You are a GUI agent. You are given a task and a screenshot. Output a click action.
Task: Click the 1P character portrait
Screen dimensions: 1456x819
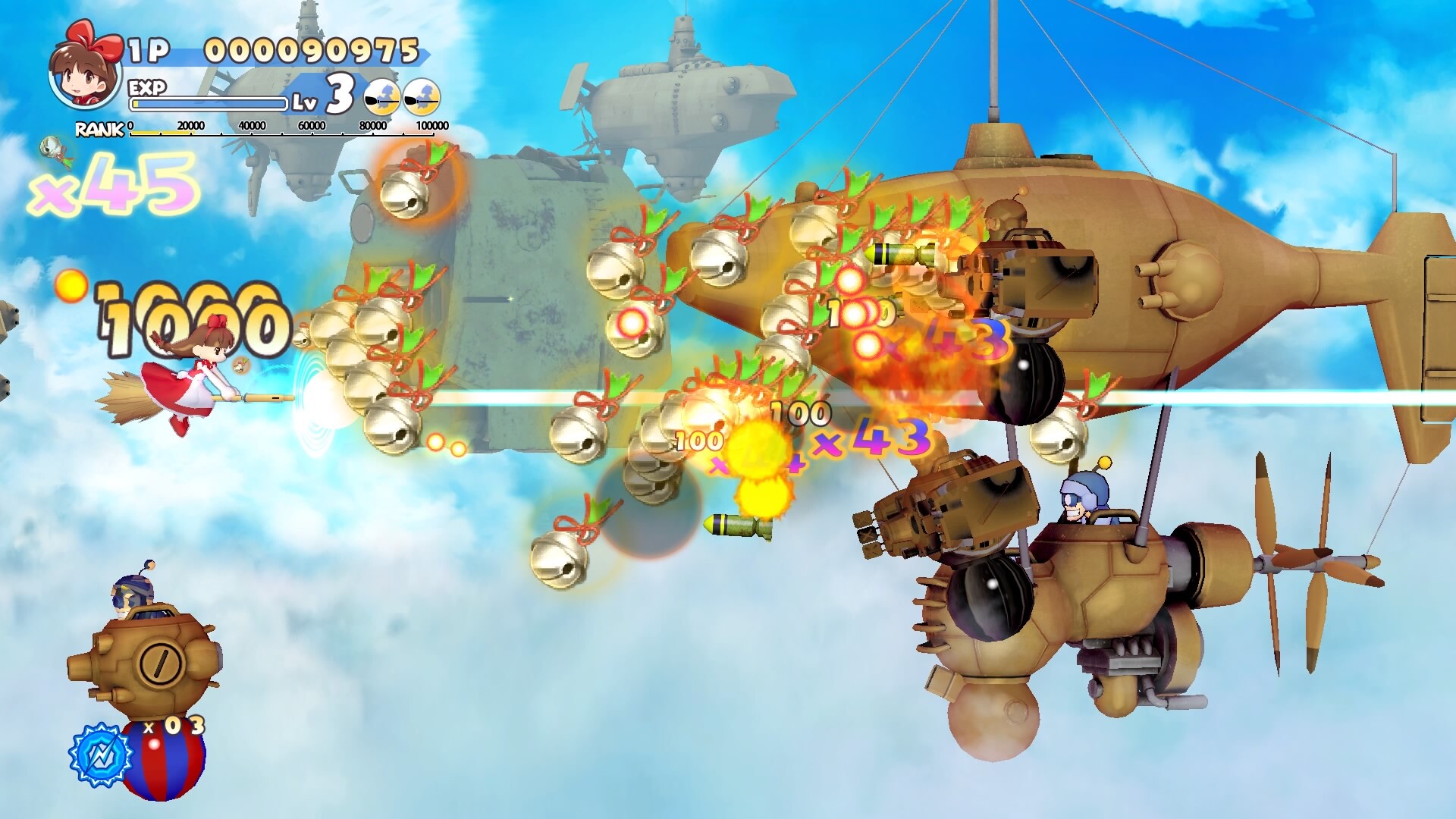[x=85, y=72]
